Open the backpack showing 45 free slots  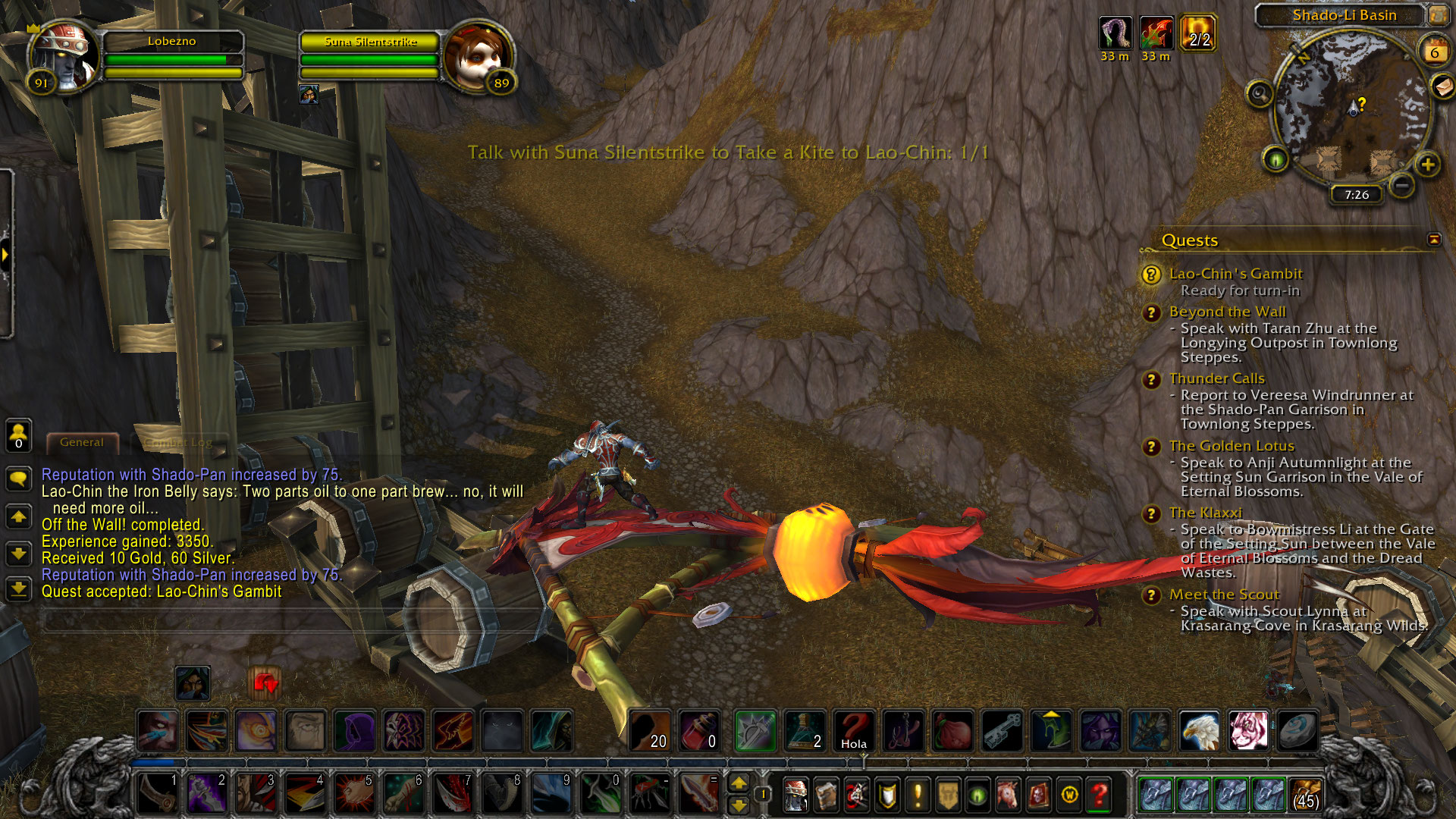1305,795
